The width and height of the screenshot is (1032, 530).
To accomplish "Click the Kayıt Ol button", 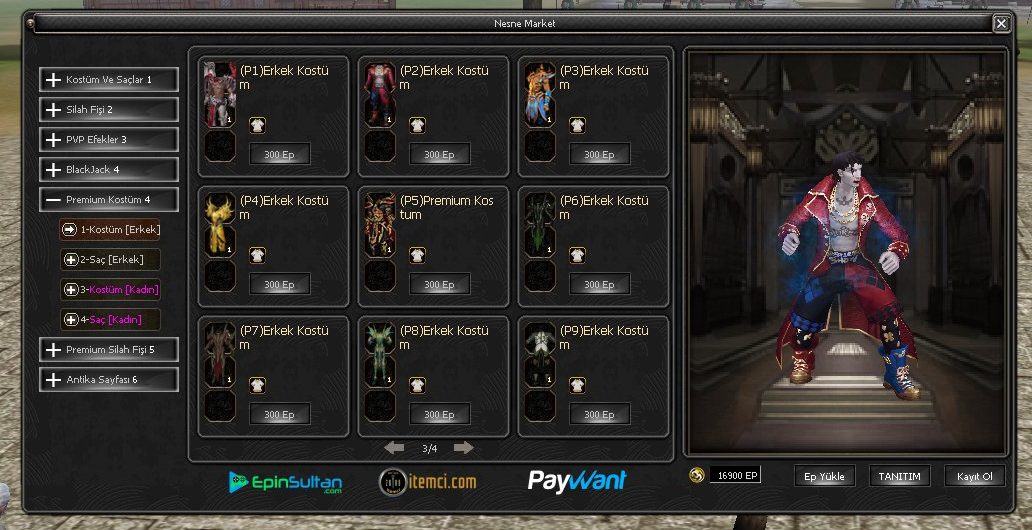I will pyautogui.click(x=974, y=477).
